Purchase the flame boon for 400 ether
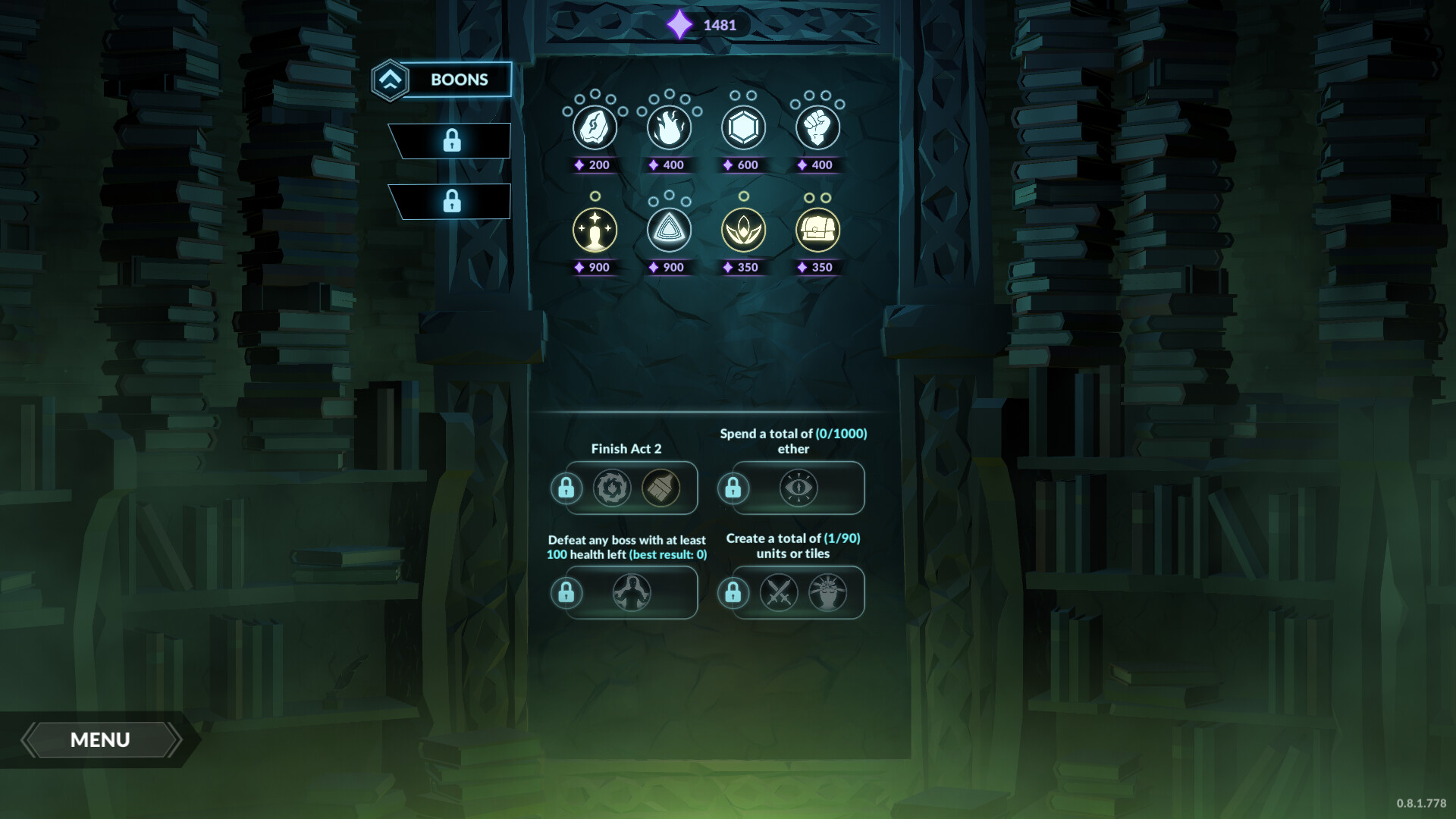This screenshot has width=1456, height=819. [669, 127]
